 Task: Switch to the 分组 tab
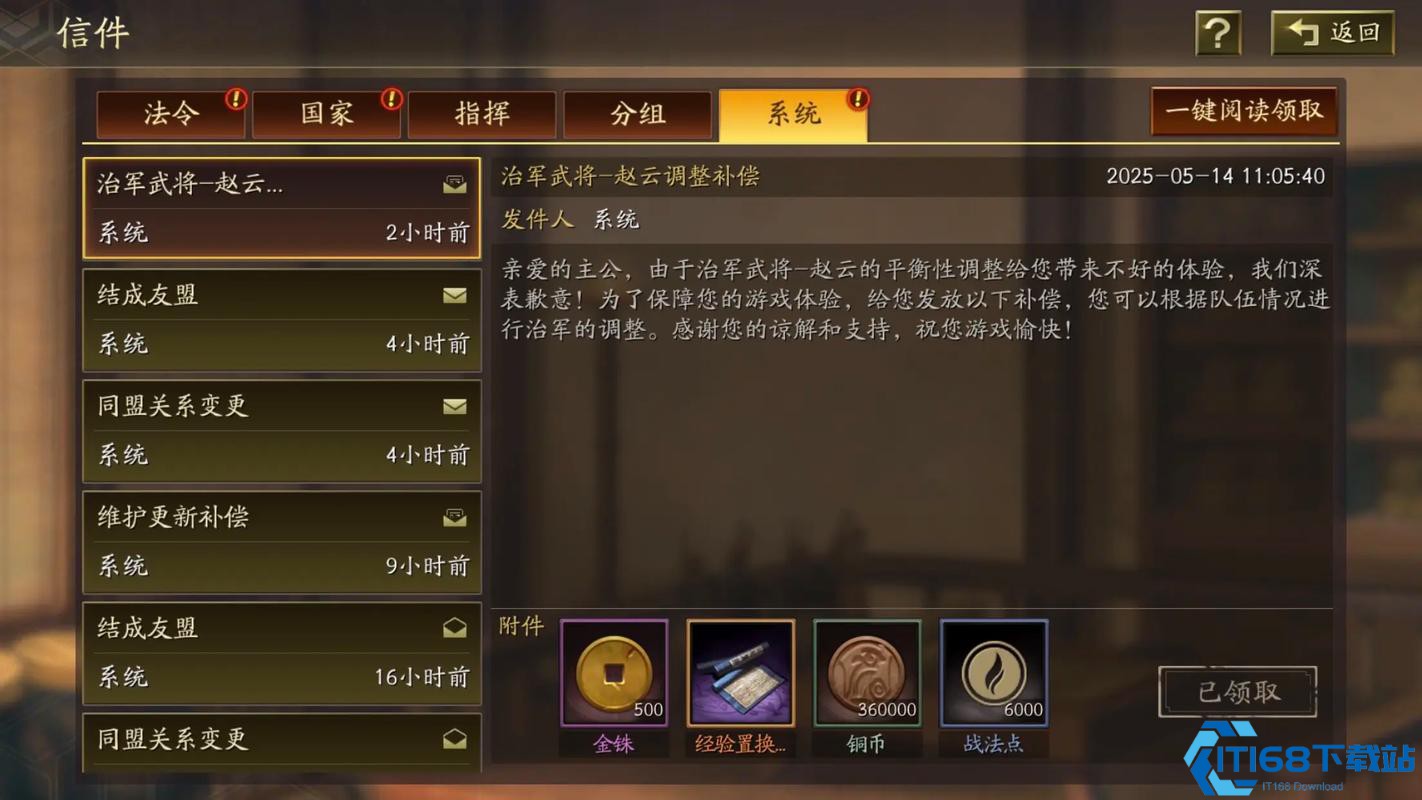(x=639, y=114)
